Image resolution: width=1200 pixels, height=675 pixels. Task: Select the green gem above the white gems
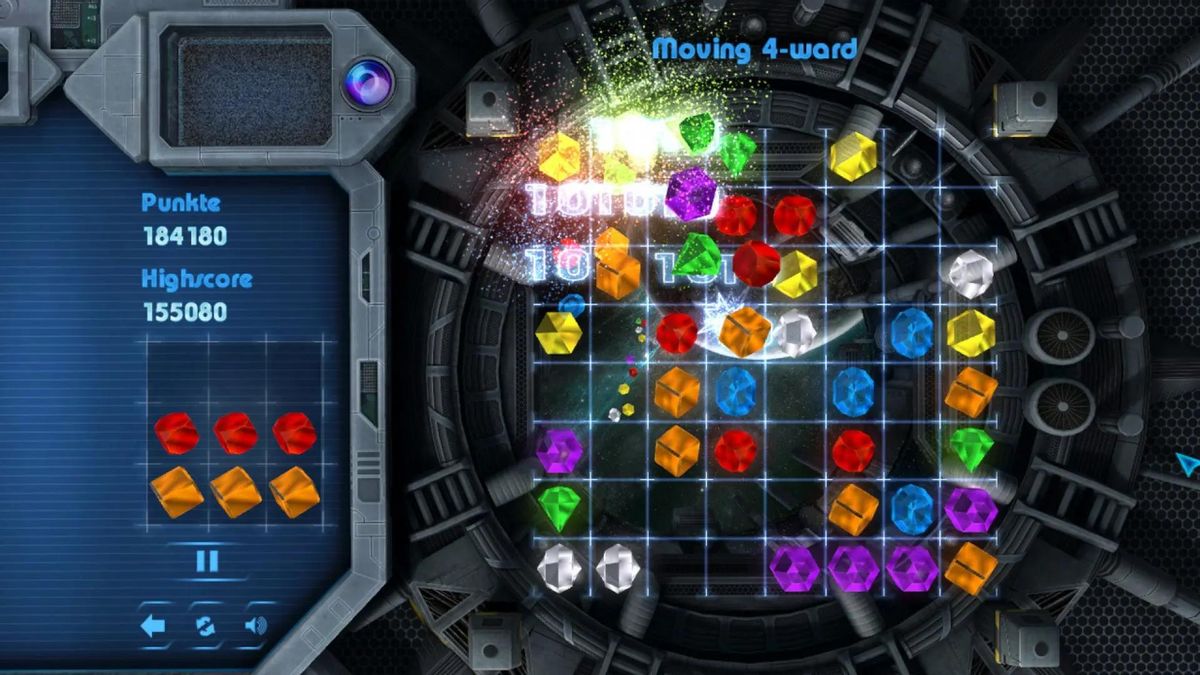559,507
